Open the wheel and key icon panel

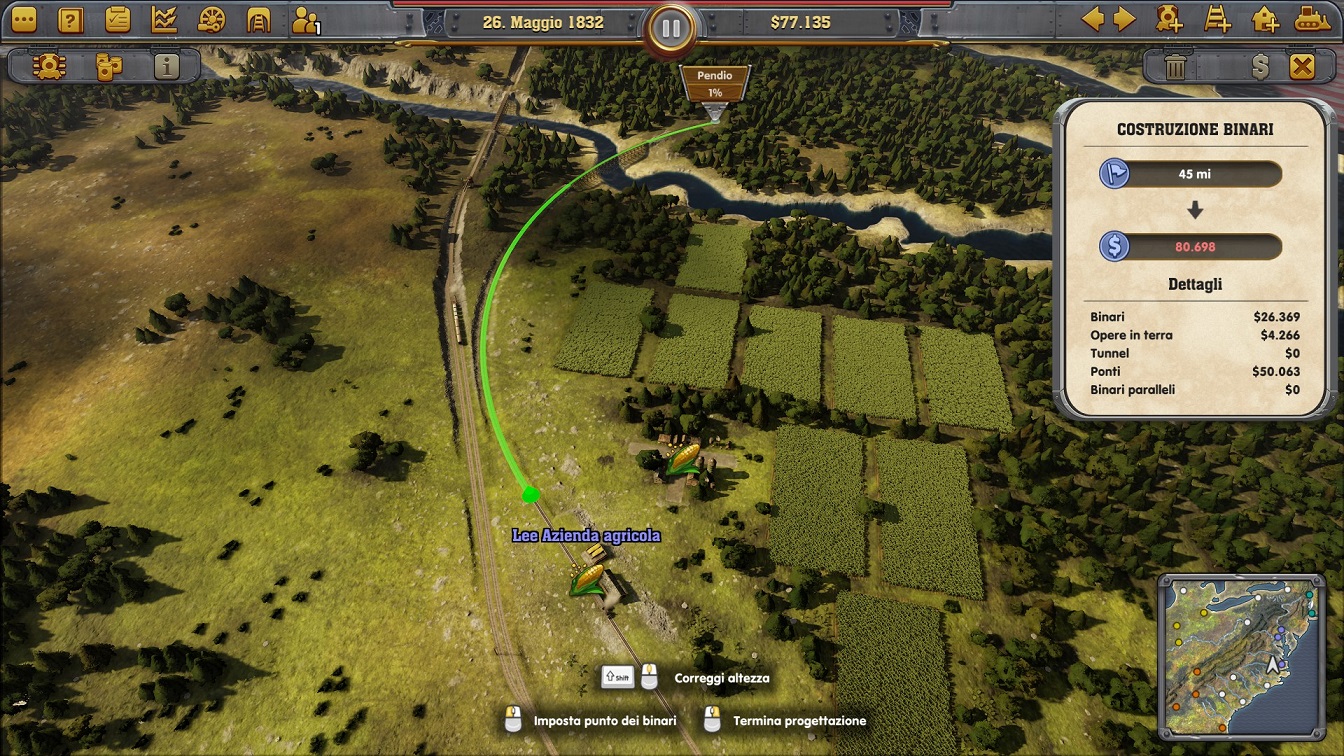click(x=212, y=19)
